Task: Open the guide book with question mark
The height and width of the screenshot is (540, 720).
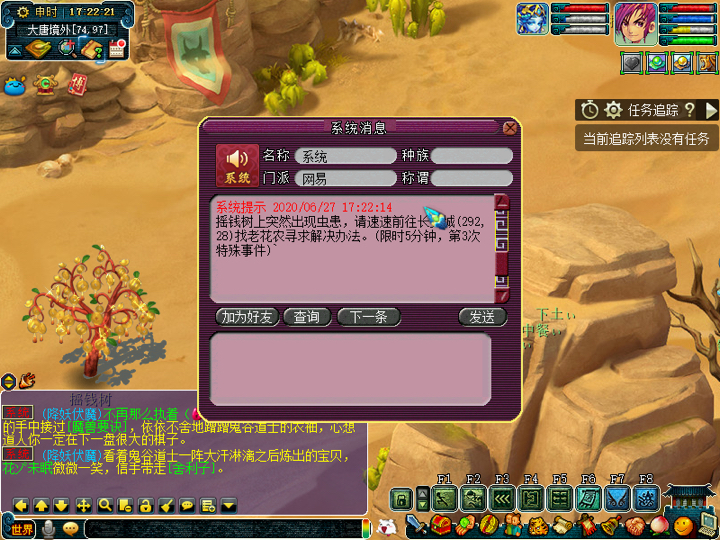Action: pyautogui.click(x=92, y=50)
